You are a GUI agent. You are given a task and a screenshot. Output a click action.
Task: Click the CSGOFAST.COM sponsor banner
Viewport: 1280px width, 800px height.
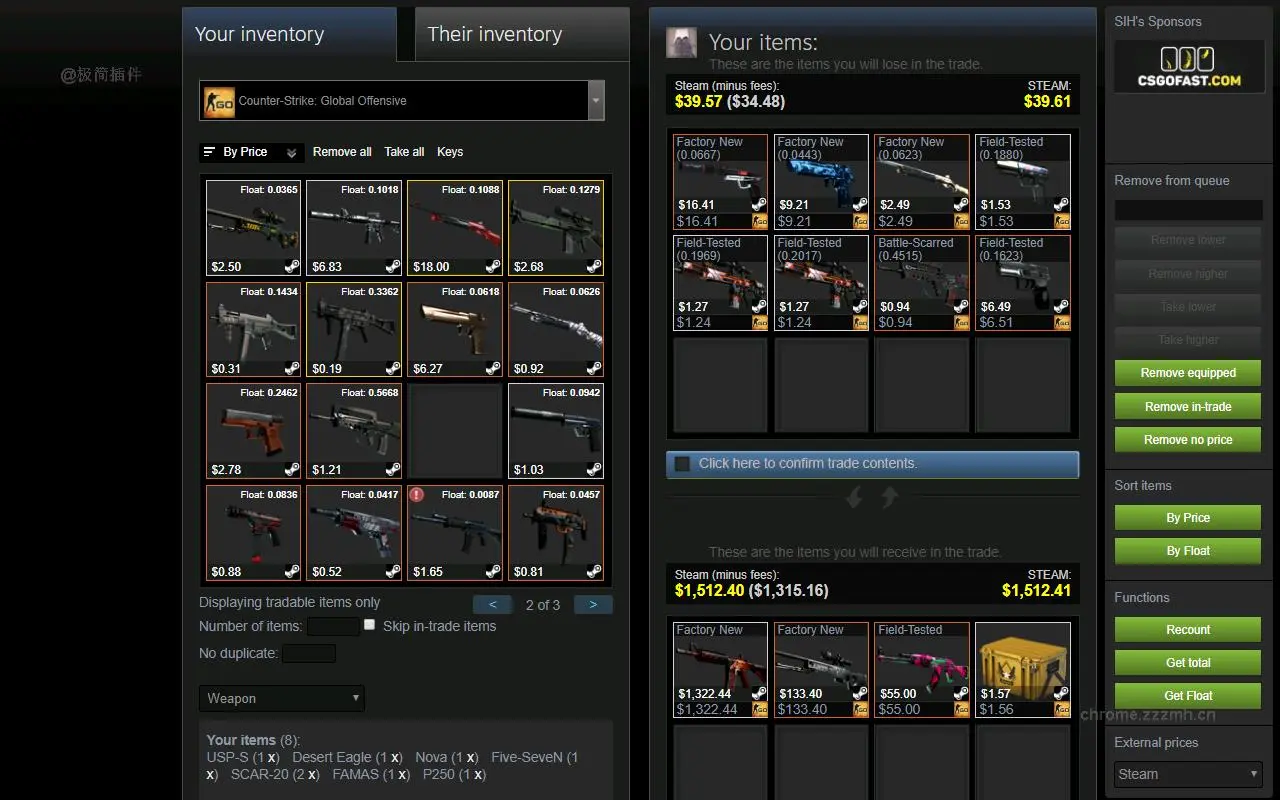(x=1188, y=66)
